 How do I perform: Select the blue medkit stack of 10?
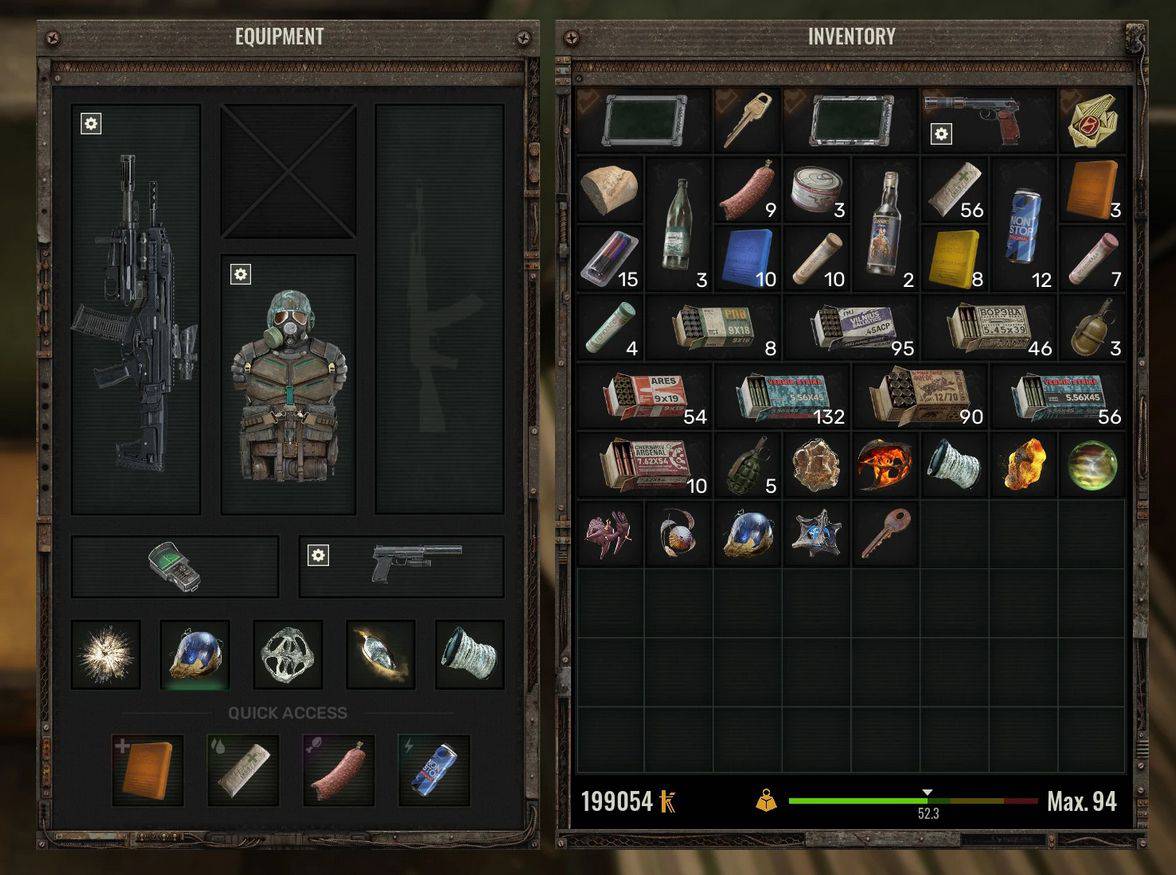click(x=747, y=258)
